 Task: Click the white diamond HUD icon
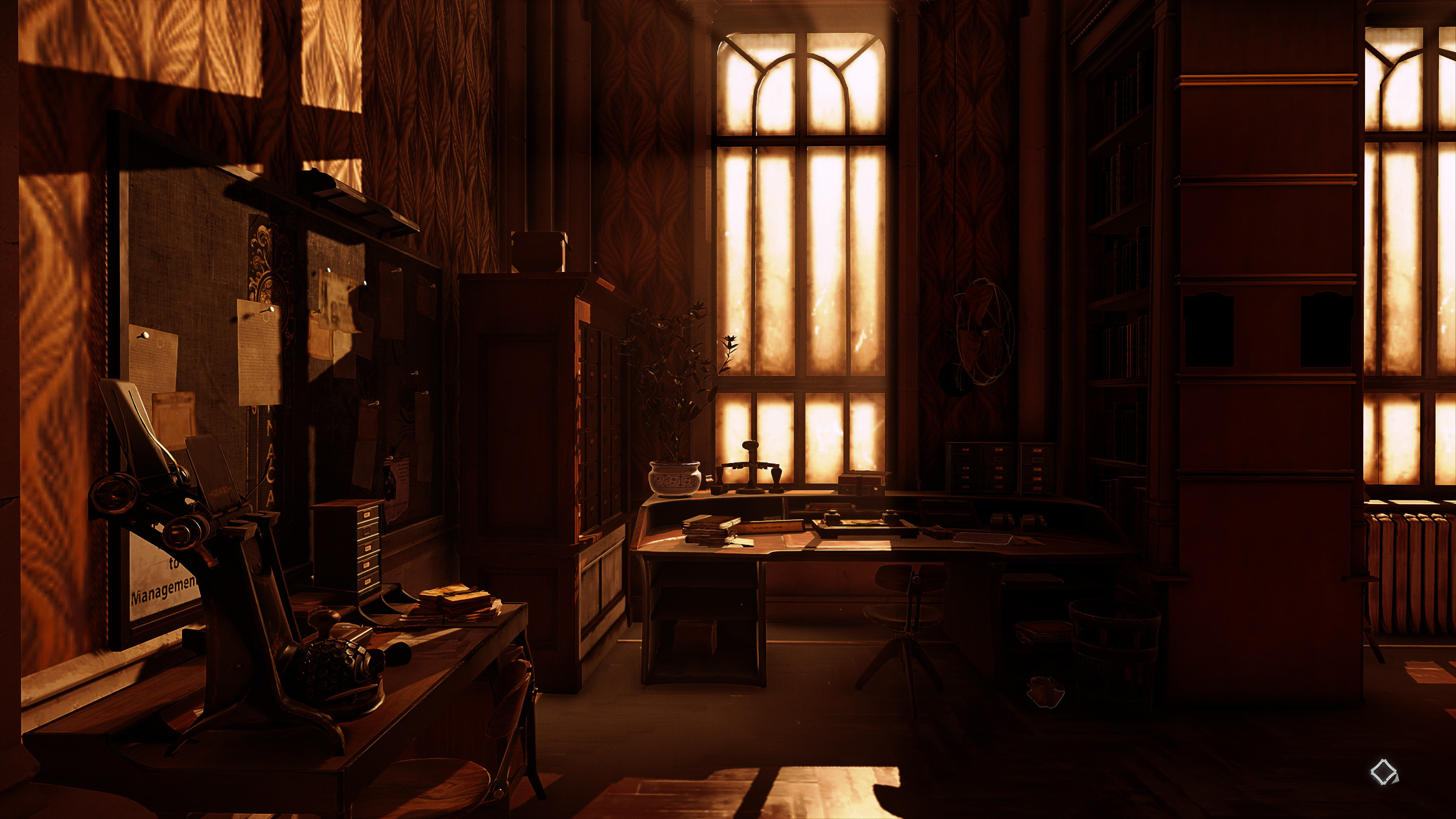1384,773
